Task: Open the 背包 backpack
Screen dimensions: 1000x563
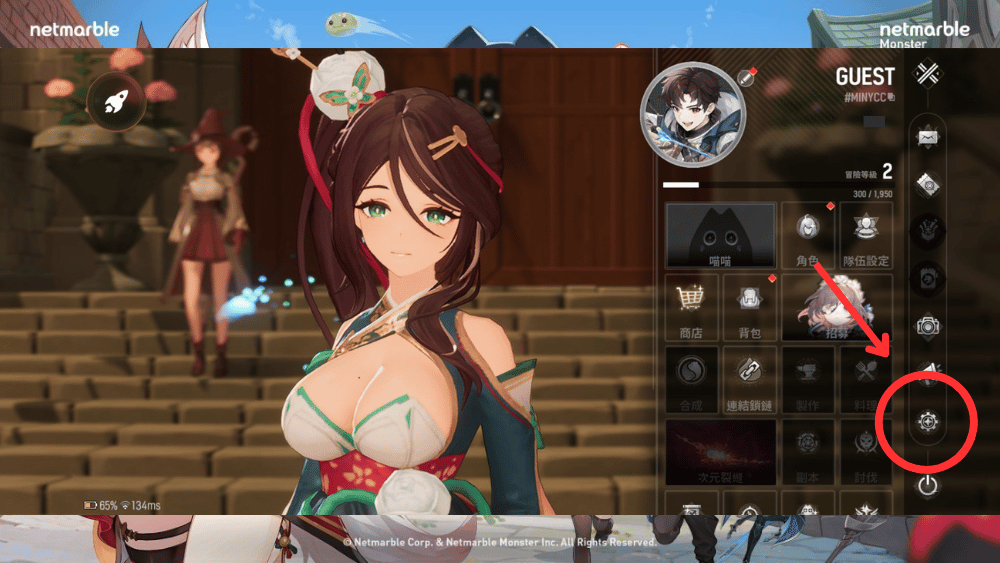Action: (749, 307)
